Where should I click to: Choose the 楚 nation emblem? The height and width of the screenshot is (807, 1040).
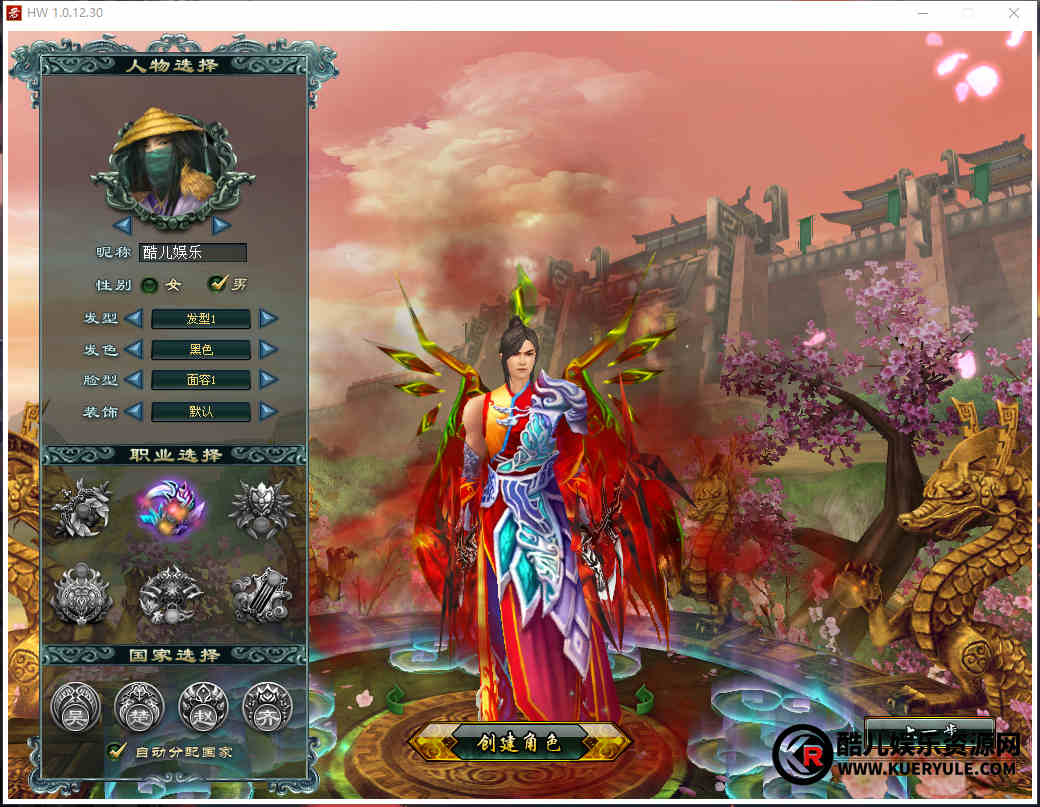coord(138,706)
